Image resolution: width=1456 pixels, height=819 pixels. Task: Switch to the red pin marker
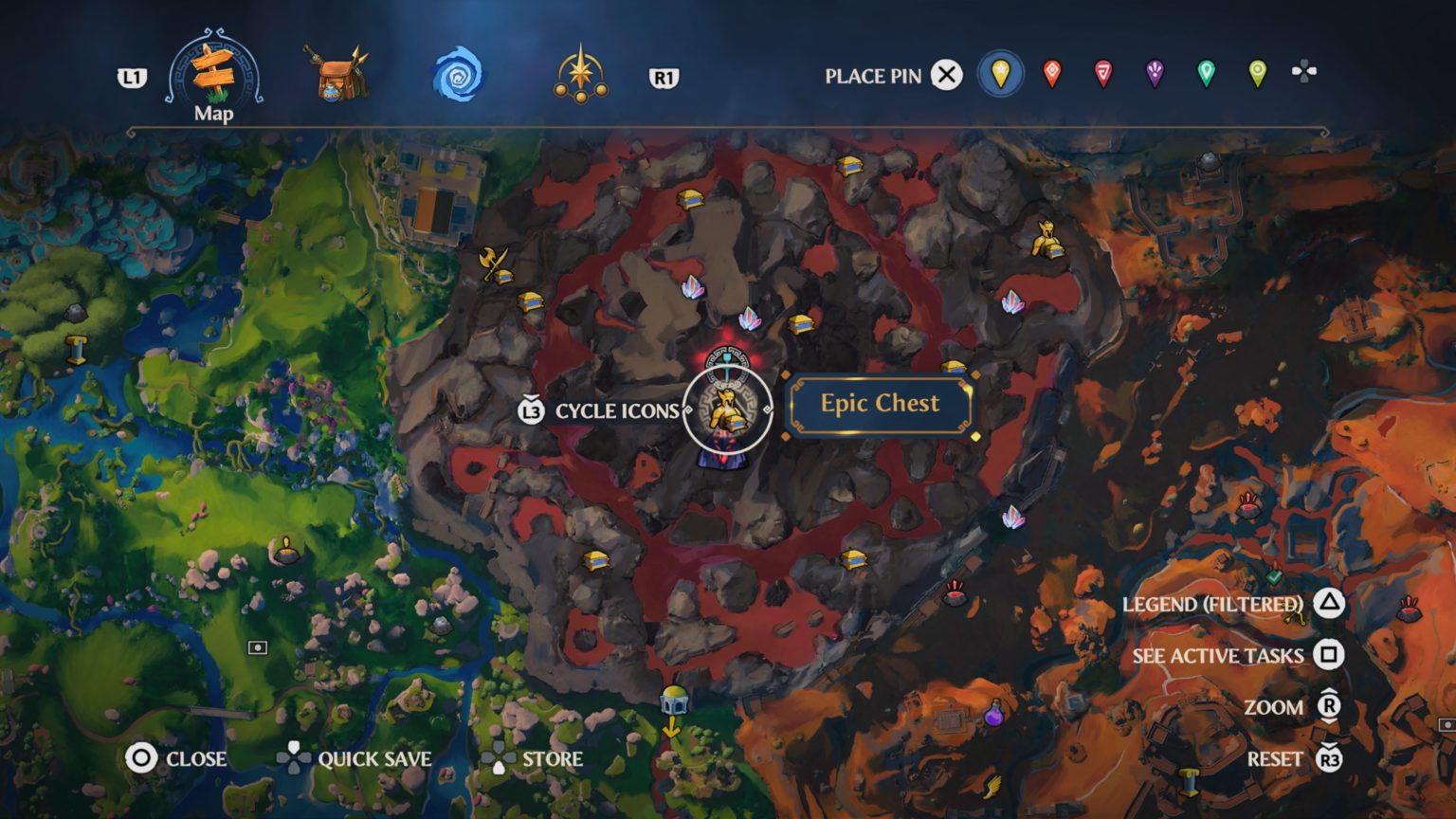(x=1052, y=72)
